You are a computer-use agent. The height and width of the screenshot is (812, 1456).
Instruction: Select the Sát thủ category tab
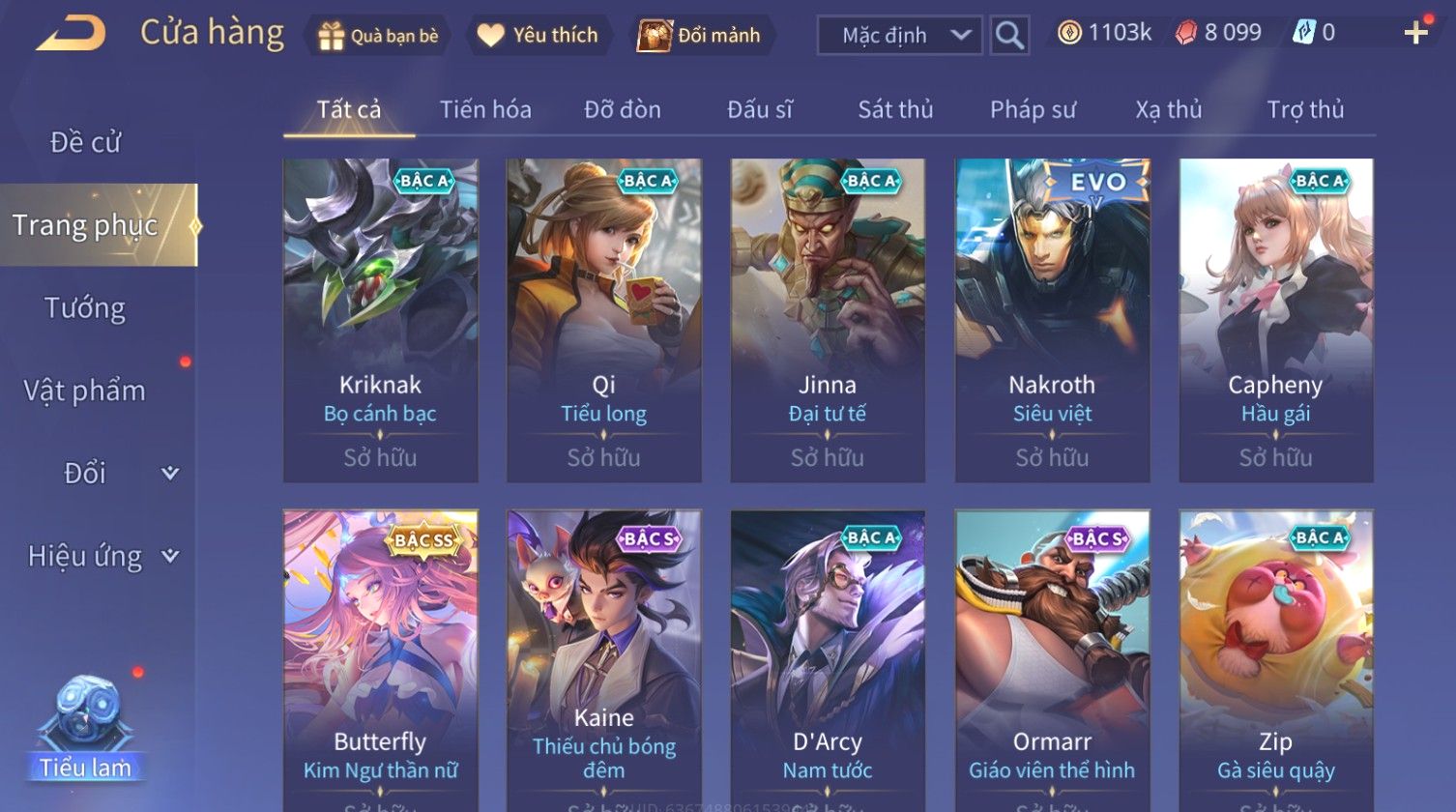tap(895, 110)
